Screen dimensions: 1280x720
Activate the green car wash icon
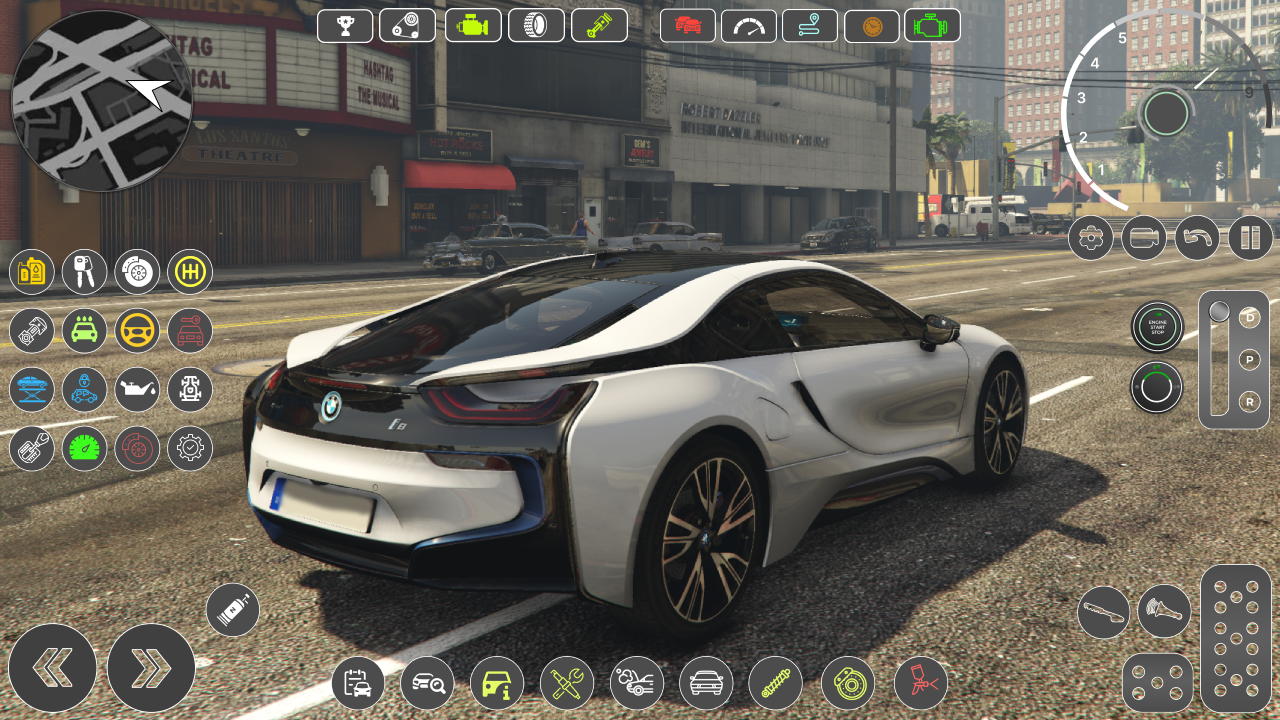[x=84, y=330]
